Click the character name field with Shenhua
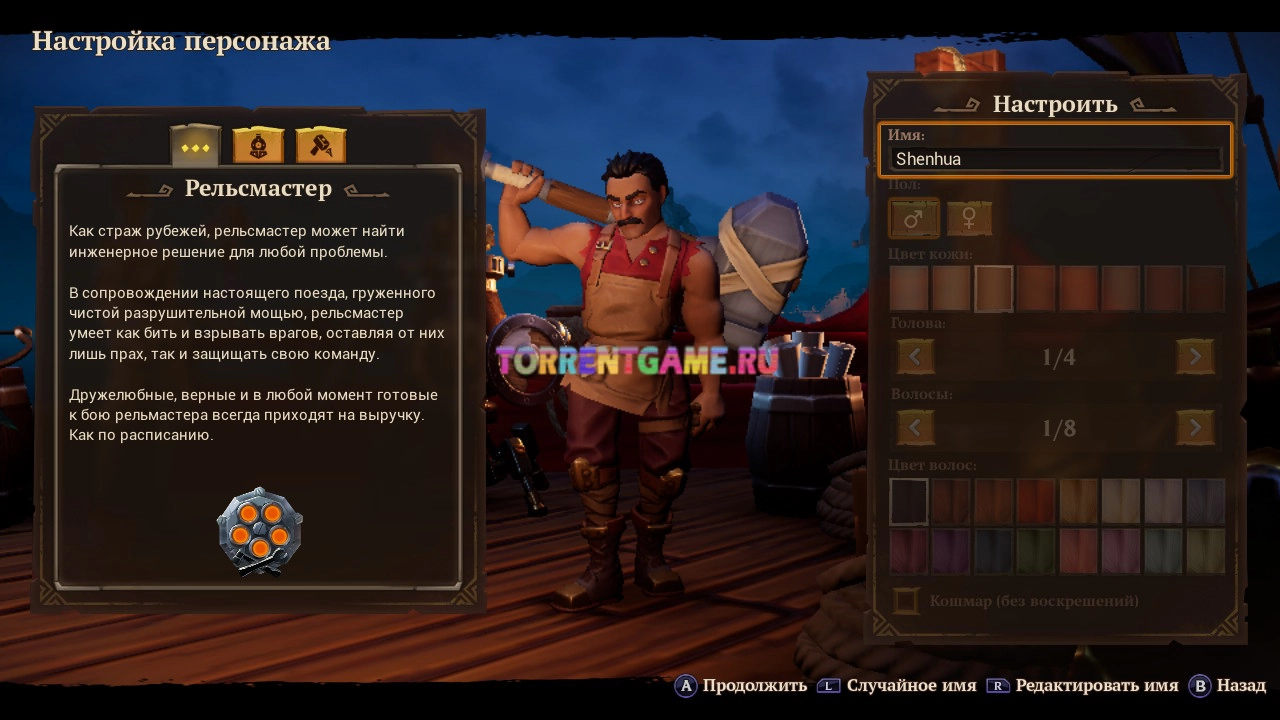 1056,158
